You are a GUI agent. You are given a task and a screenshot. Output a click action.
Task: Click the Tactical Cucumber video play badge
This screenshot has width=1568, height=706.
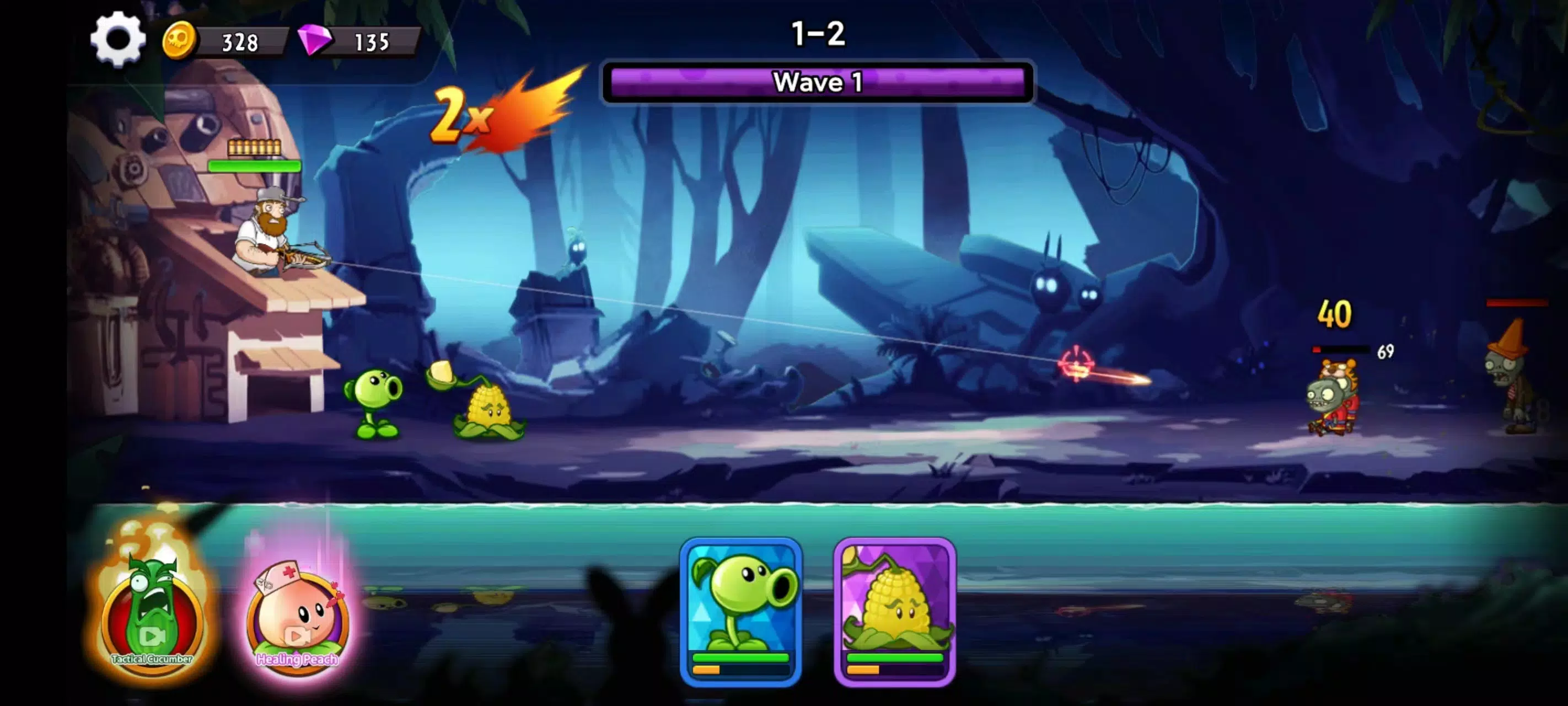click(152, 636)
